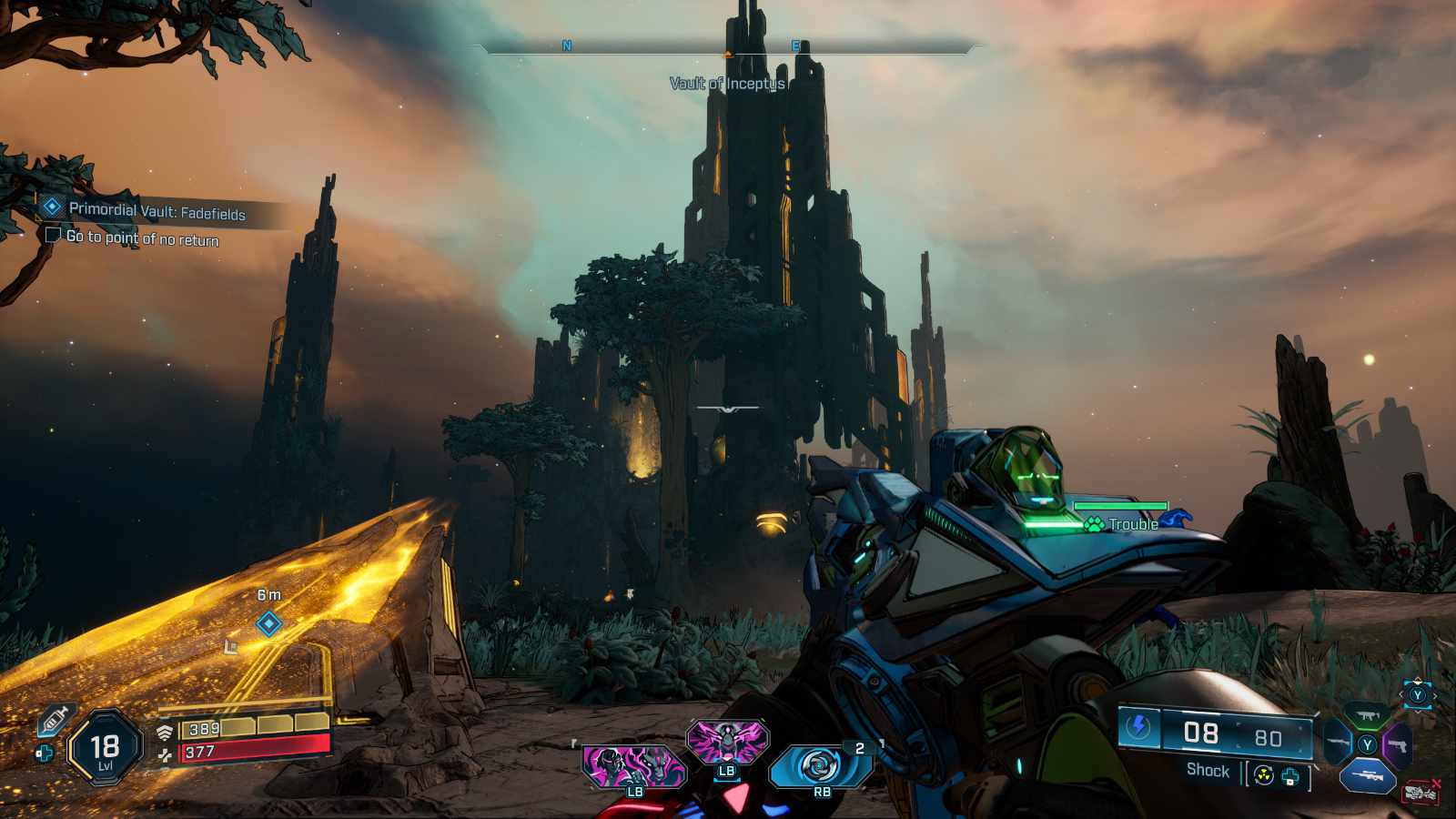Select the Trouble companion nameplate
1456x819 pixels.
(x=1132, y=524)
